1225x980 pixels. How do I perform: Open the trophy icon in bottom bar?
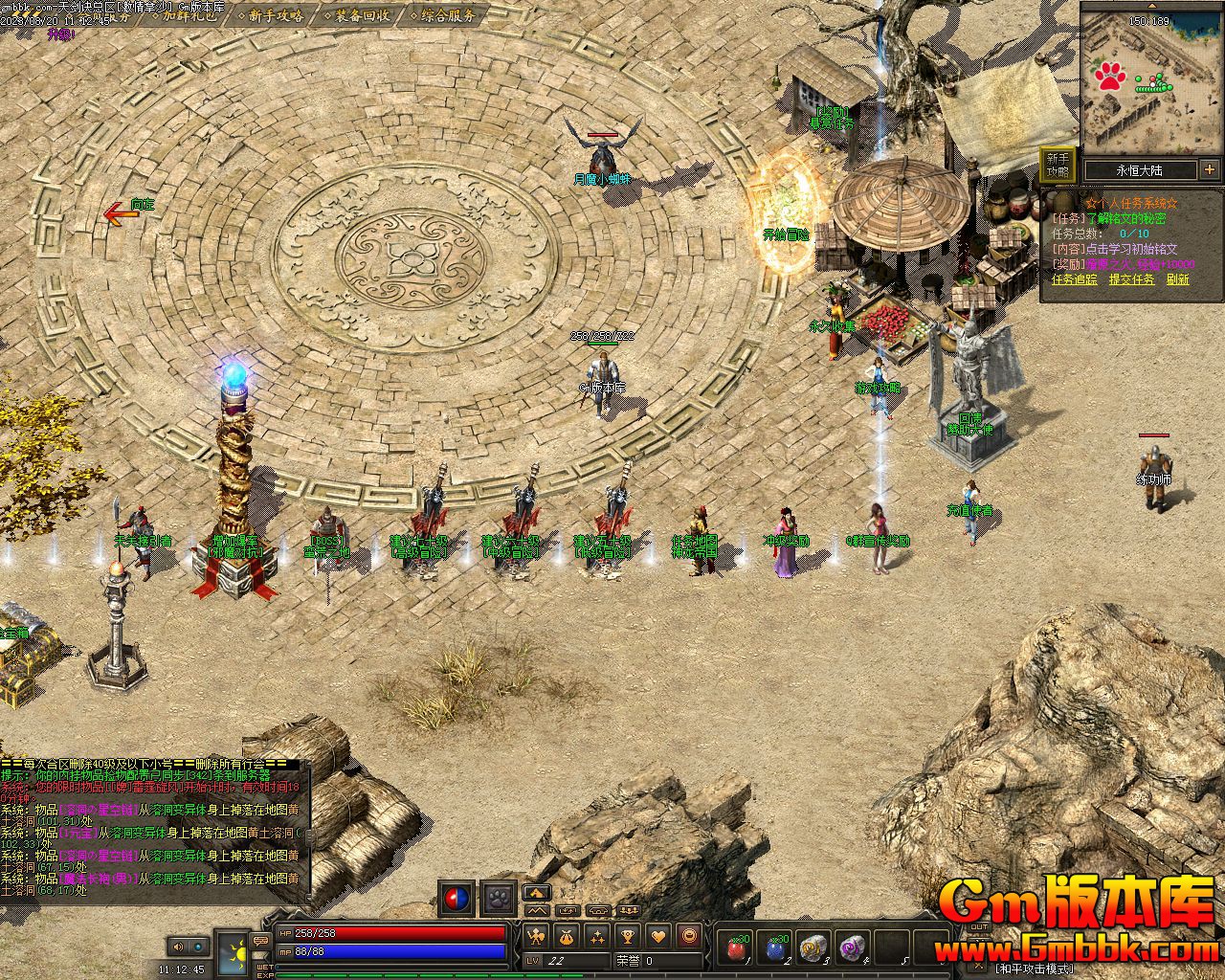pyautogui.click(x=628, y=935)
